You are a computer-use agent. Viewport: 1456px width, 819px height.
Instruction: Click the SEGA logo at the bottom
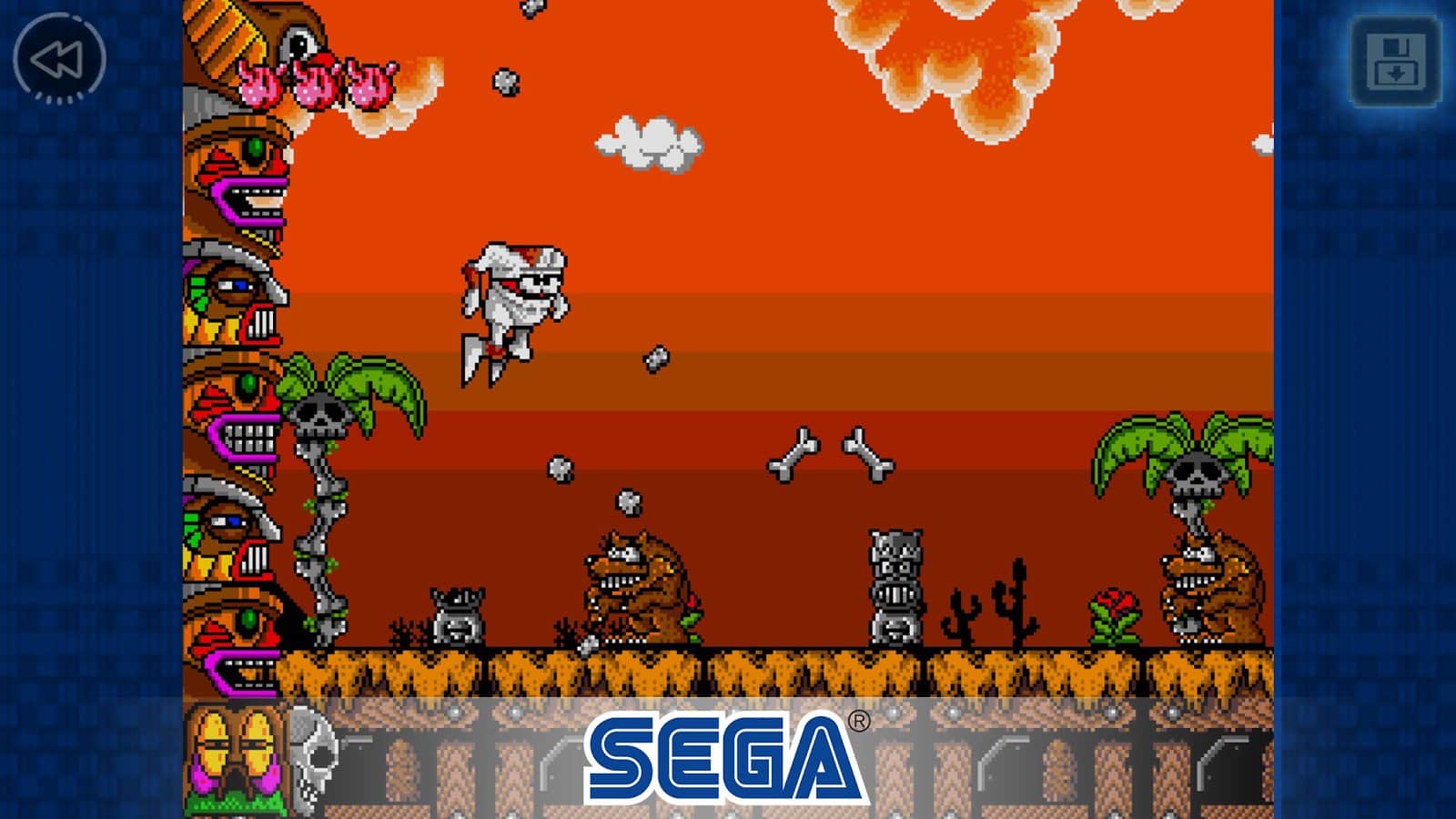[719, 755]
